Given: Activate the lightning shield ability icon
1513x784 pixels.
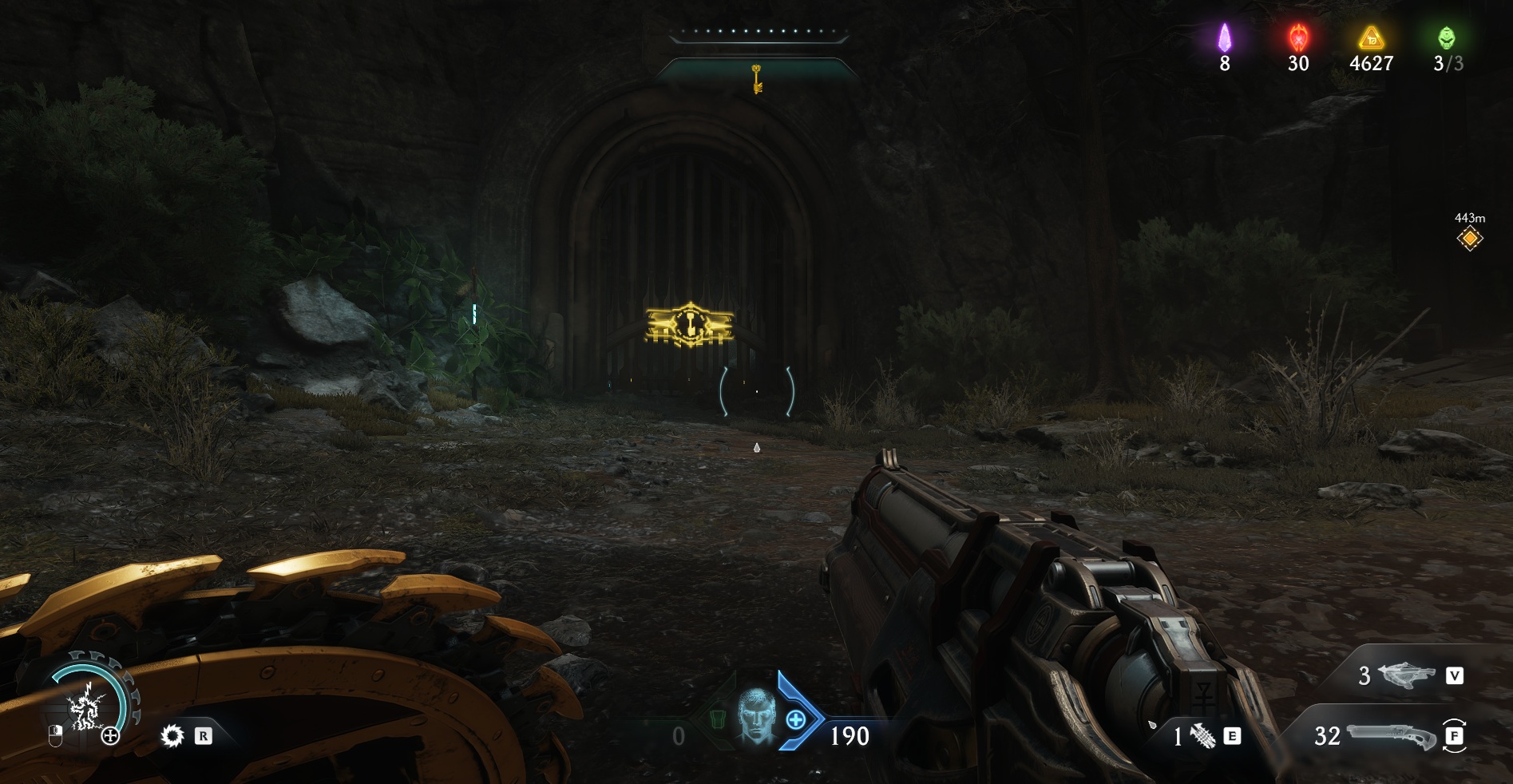Looking at the screenshot, I should pyautogui.click(x=85, y=707).
